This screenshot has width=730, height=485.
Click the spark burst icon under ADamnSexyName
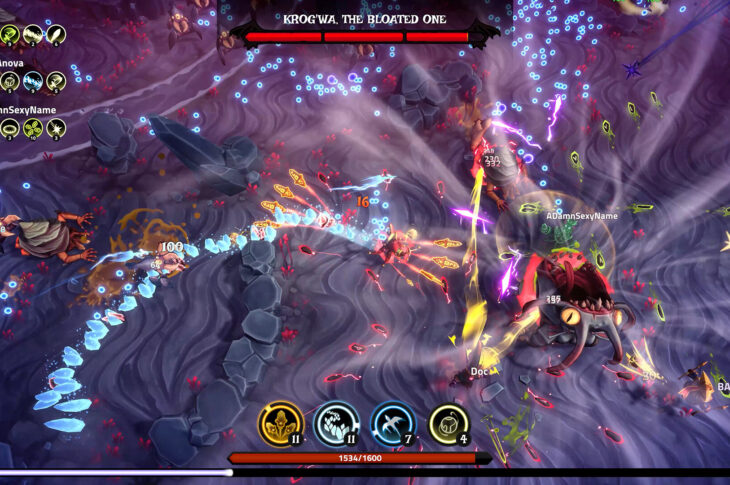tap(57, 128)
